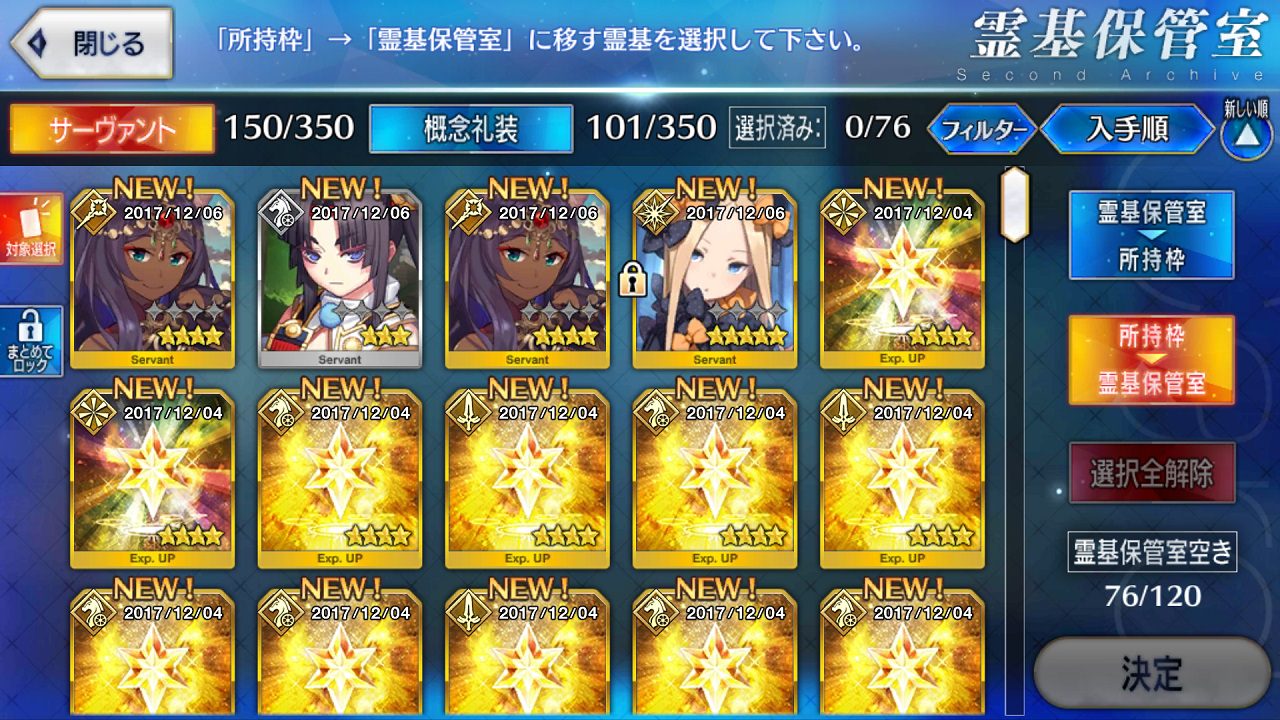Image resolution: width=1280 pixels, height=720 pixels.
Task: Choose 所持枠→霊基保管室 transfer mode
Action: [x=1151, y=360]
